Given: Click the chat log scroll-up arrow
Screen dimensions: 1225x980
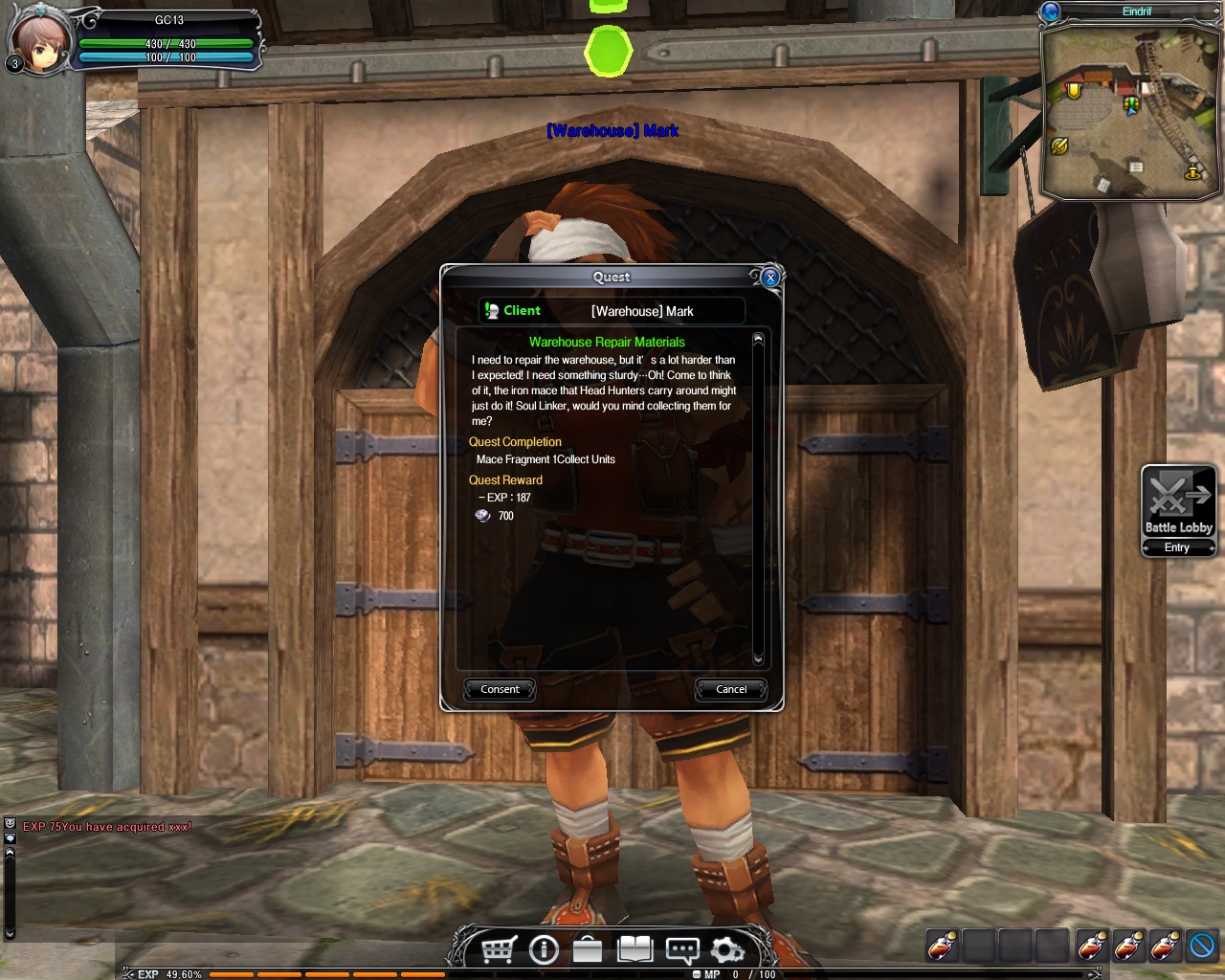Looking at the screenshot, I should point(10,854).
